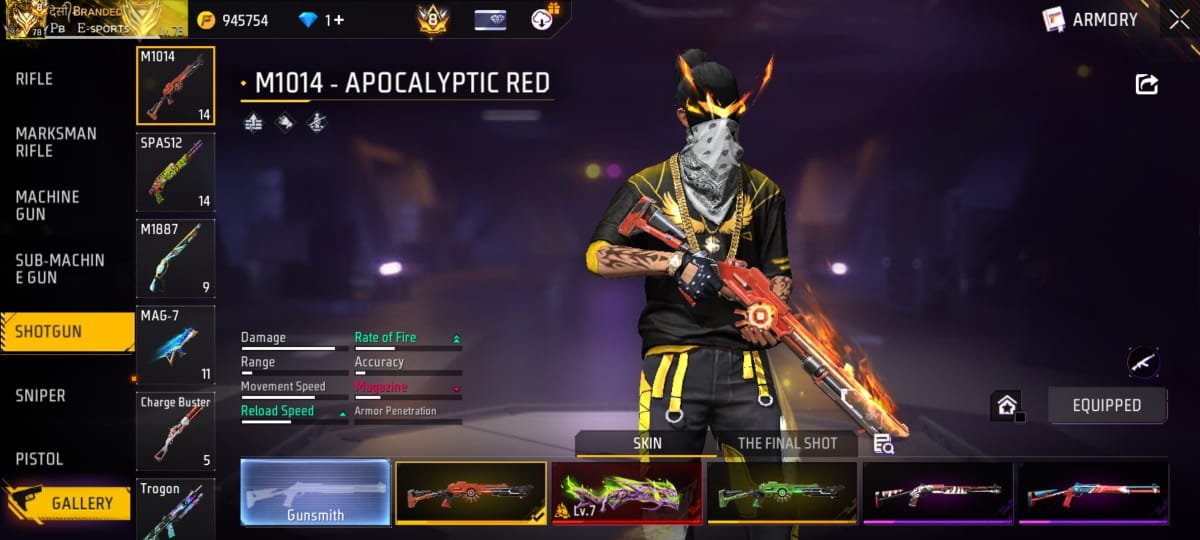Open the Pistol category
Screen dimensions: 1200x540
pyautogui.click(x=39, y=459)
